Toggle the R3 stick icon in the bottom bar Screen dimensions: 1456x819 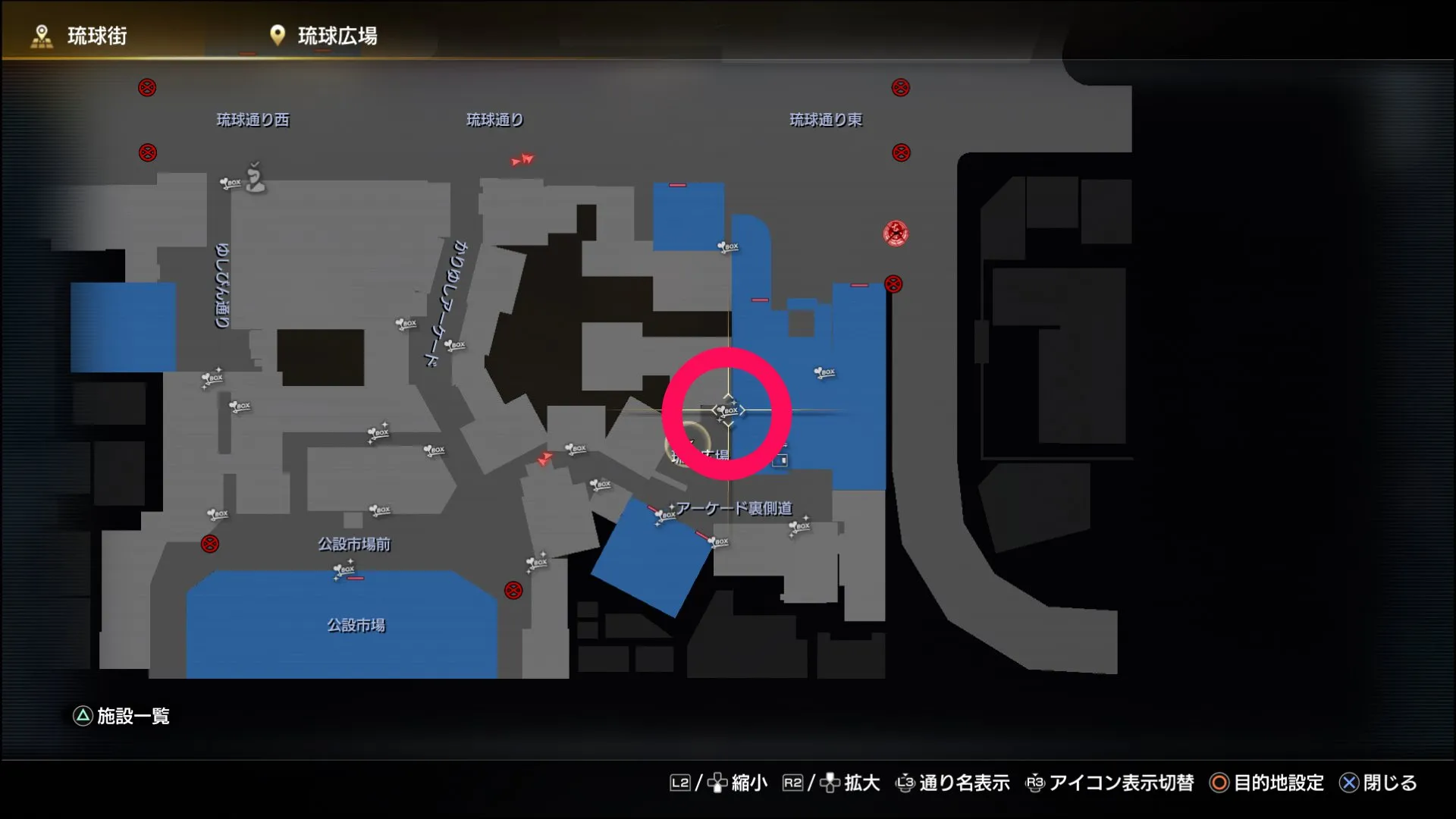1037,783
